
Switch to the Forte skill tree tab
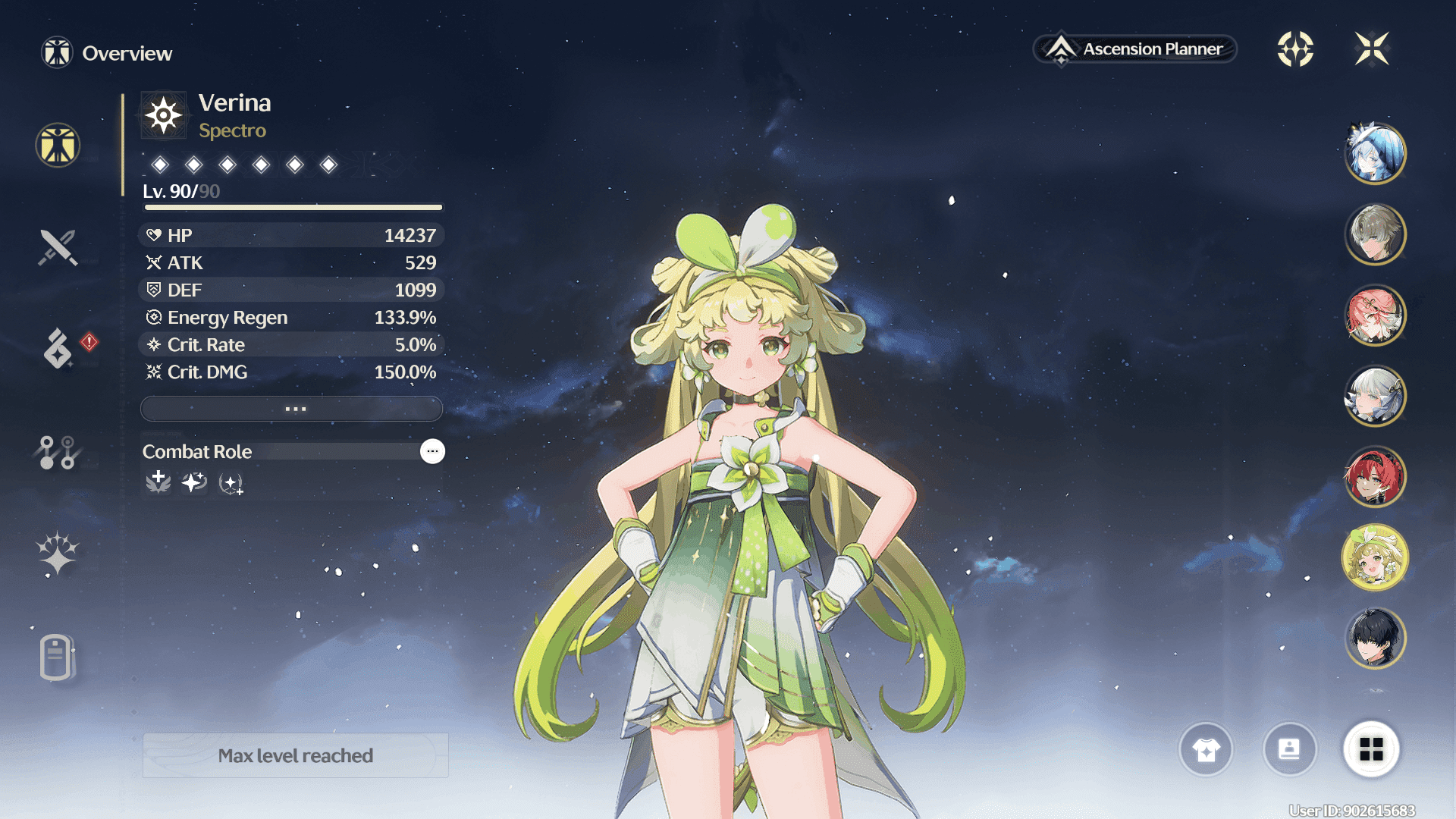coord(58,452)
